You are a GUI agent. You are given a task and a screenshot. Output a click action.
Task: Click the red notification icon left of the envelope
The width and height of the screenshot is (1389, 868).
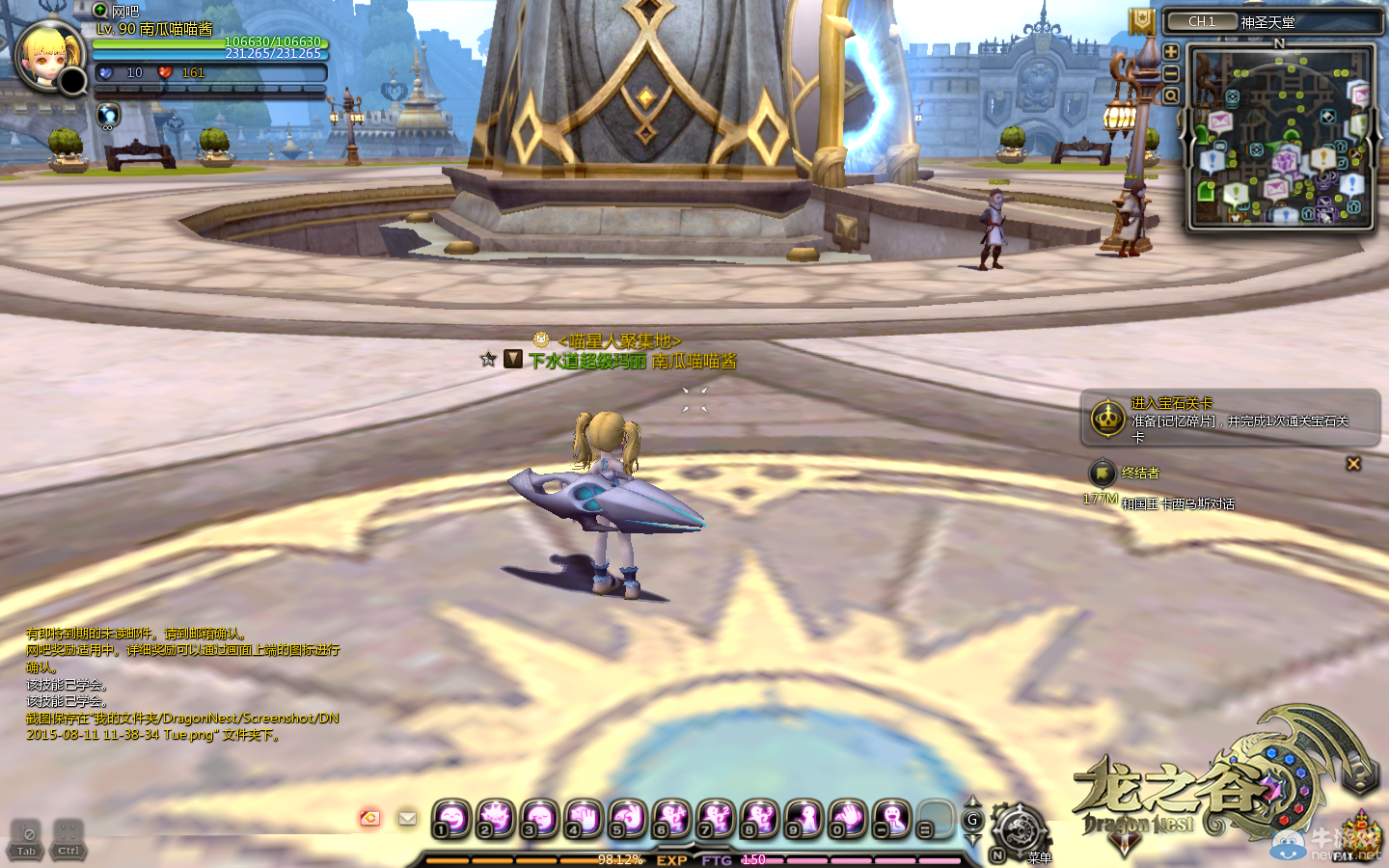369,818
